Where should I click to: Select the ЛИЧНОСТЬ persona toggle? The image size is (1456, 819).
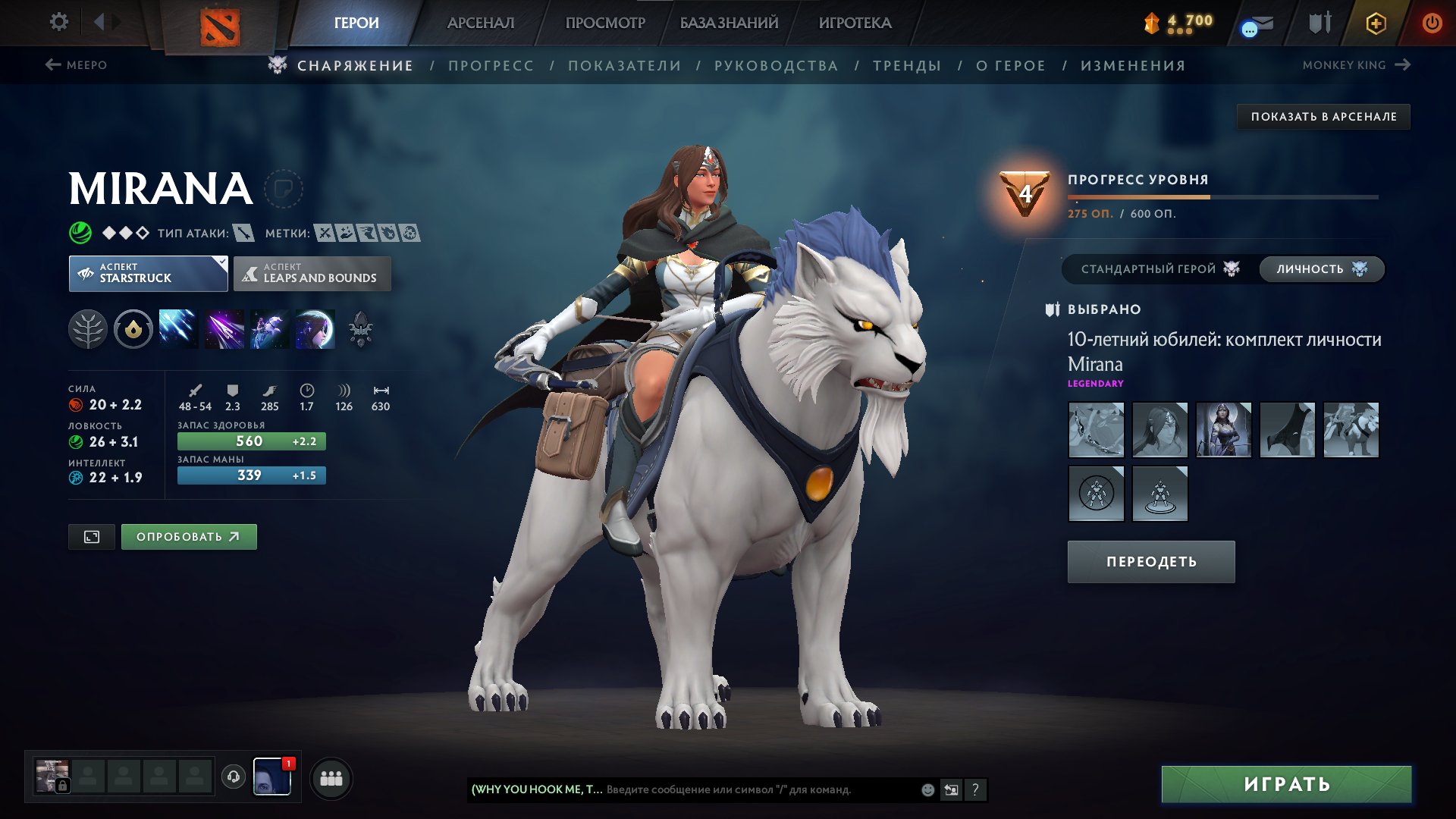click(x=1320, y=268)
